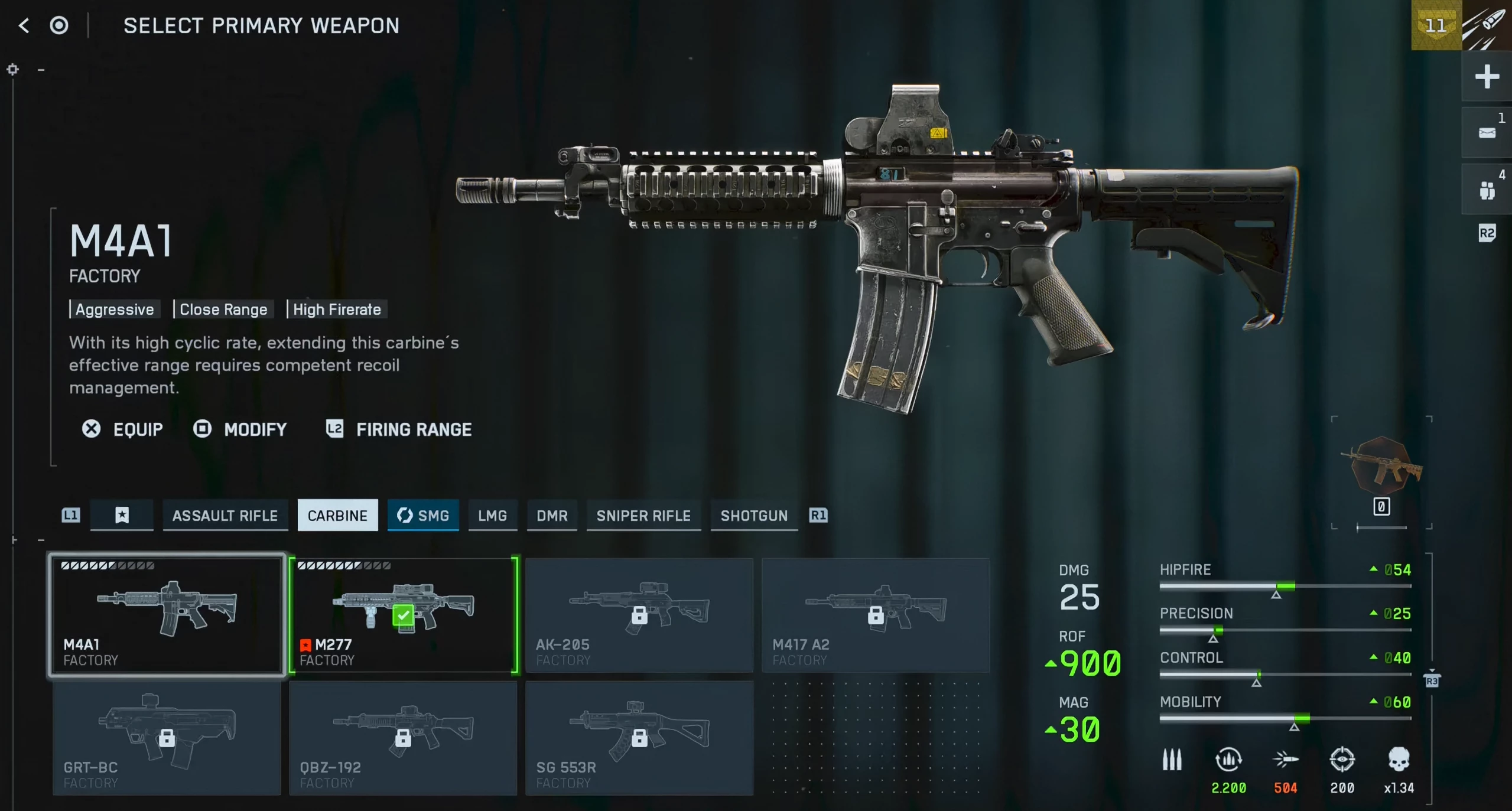Select the M4A1 Factory weapon tile
The image size is (1512, 811).
[x=167, y=615]
